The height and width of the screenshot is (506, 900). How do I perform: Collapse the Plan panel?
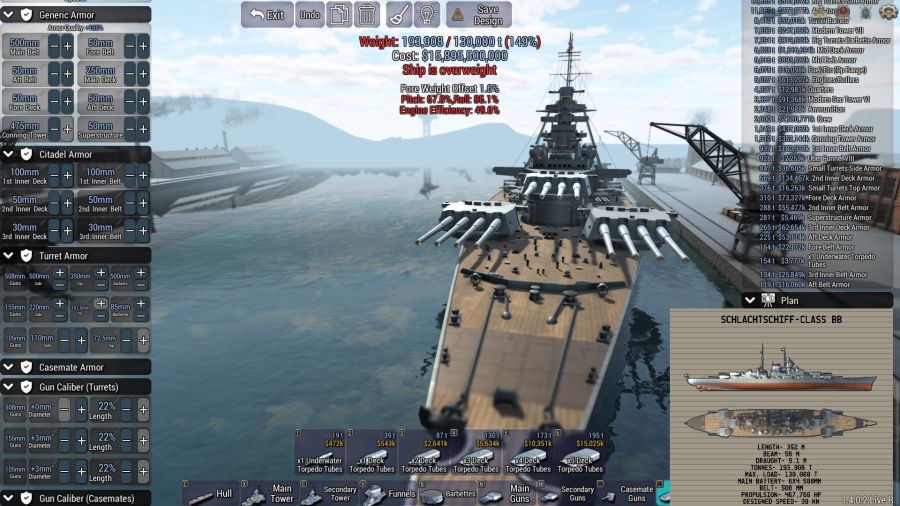point(750,300)
